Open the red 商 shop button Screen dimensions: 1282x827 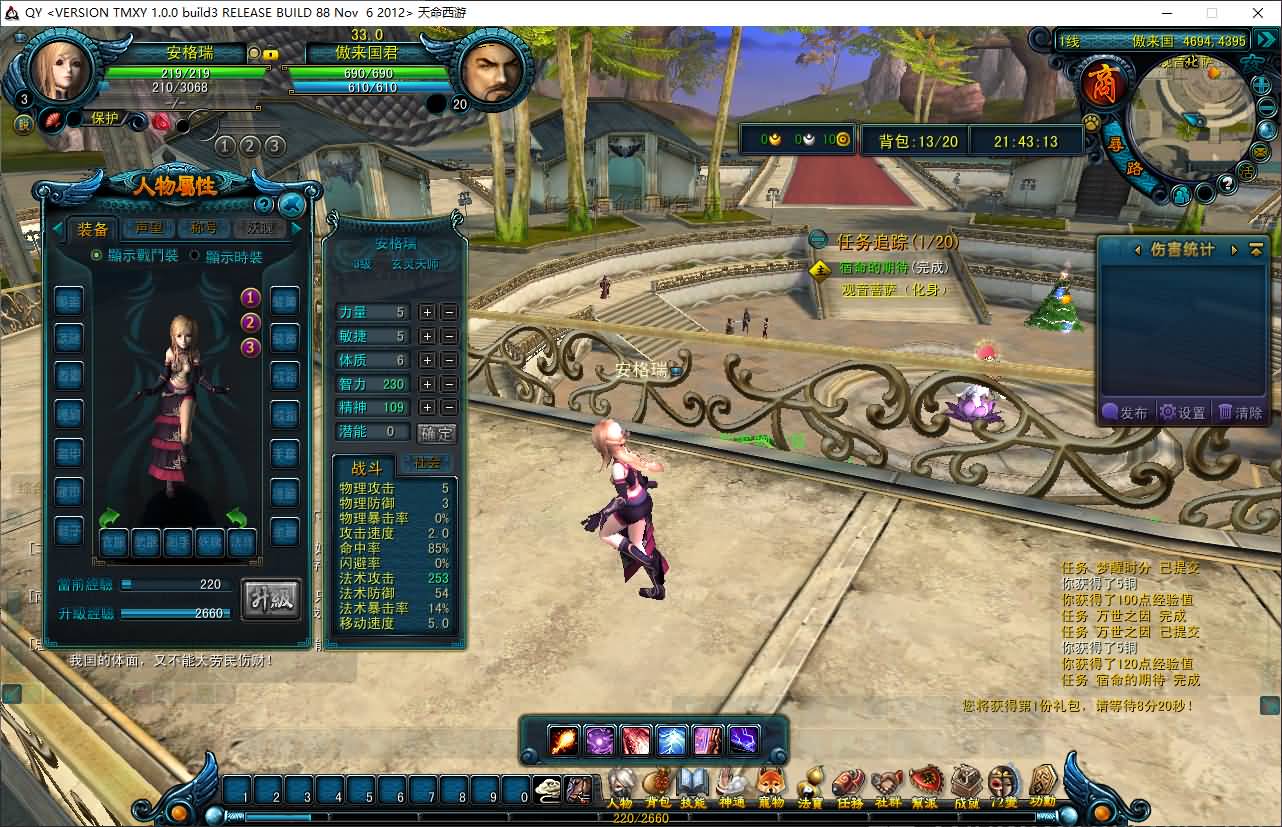(1103, 84)
